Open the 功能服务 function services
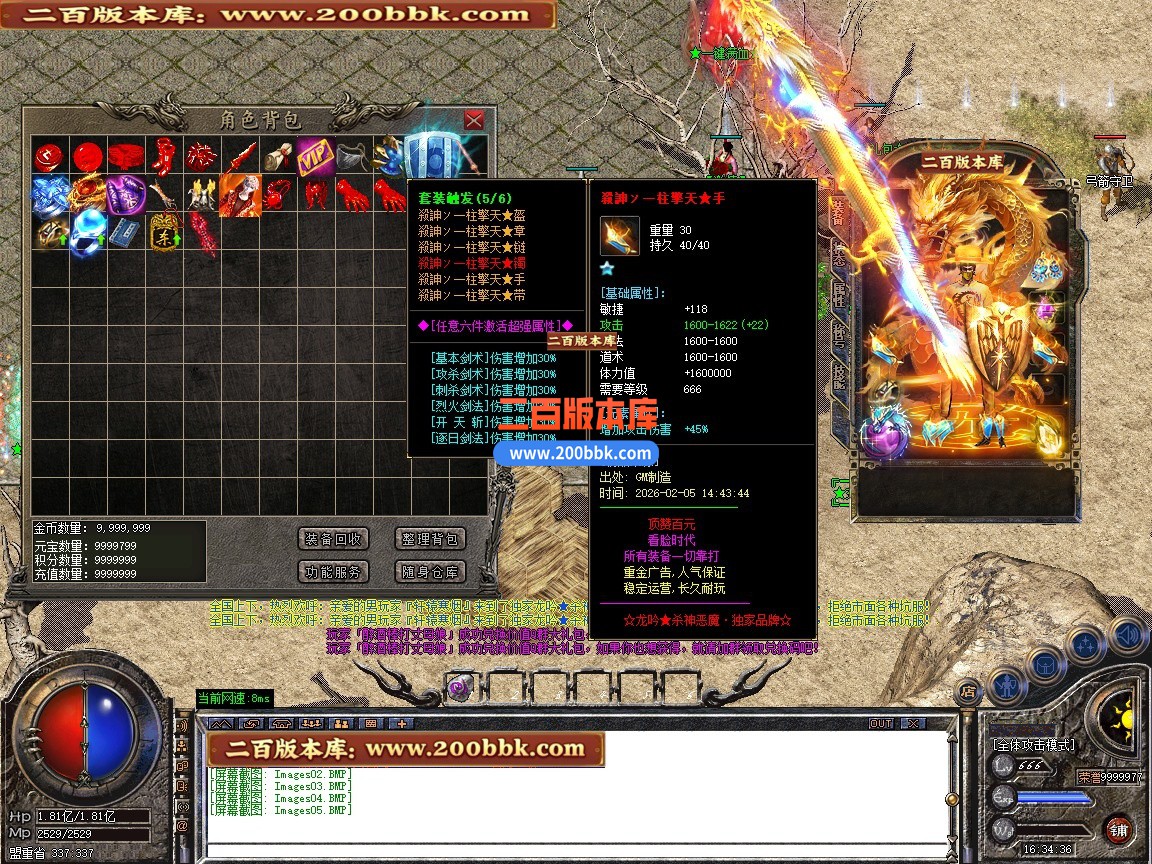 (x=333, y=572)
